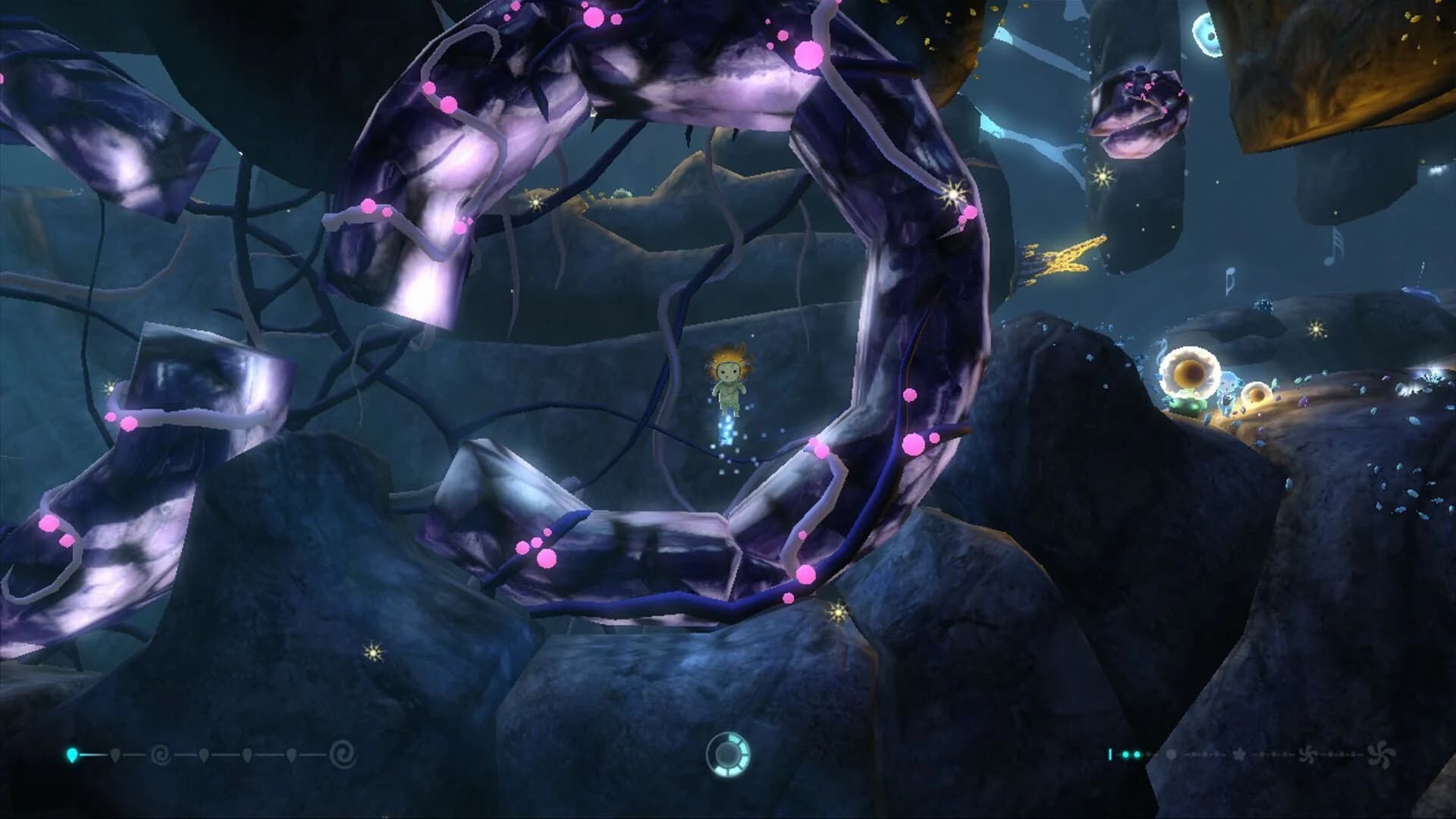The height and width of the screenshot is (819, 1456).
Task: Toggle the first lit teal dot on the right-side collectible counter
Action: (1125, 755)
